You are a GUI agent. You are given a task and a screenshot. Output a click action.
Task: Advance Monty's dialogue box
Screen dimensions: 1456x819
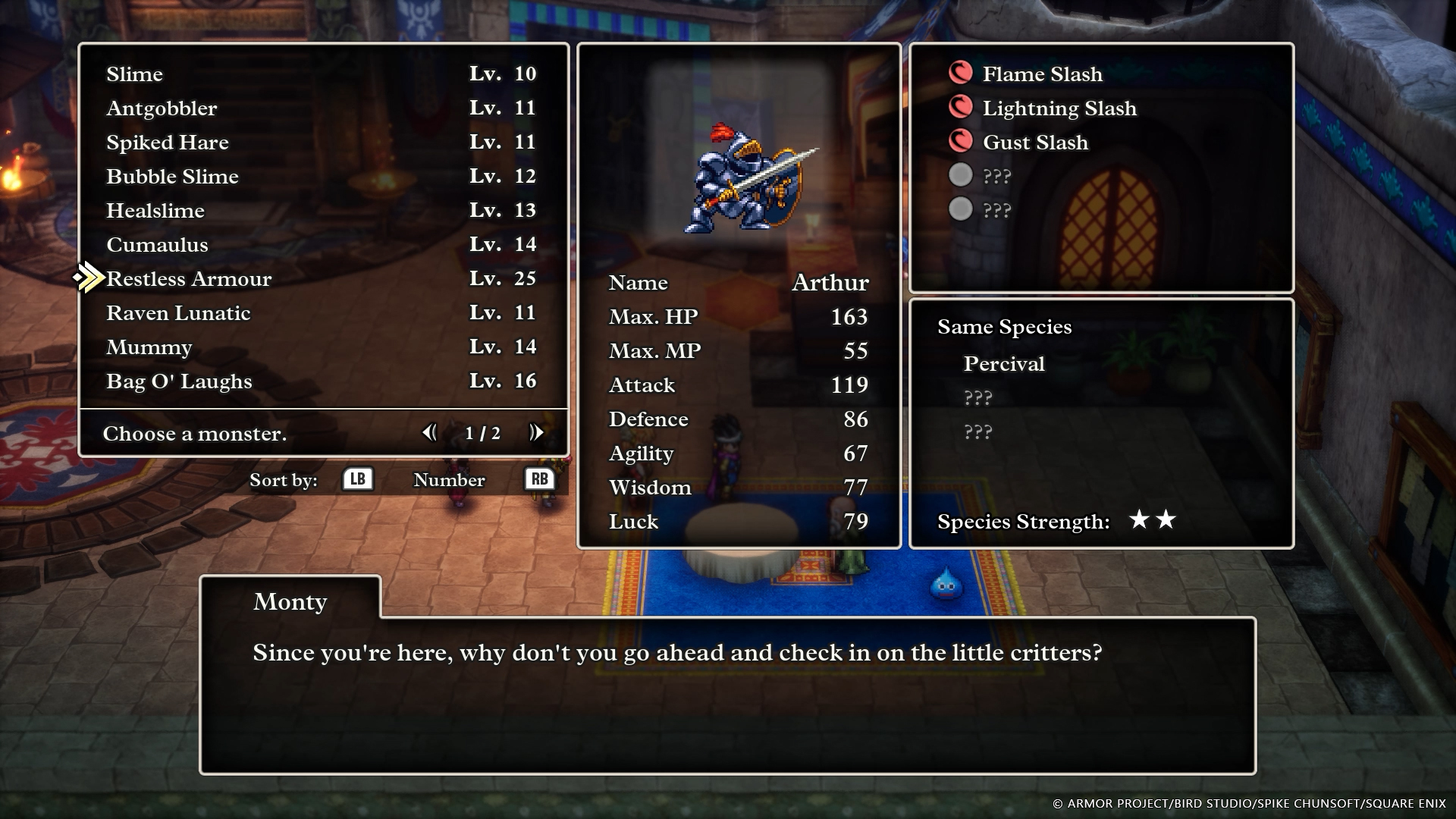click(x=726, y=694)
